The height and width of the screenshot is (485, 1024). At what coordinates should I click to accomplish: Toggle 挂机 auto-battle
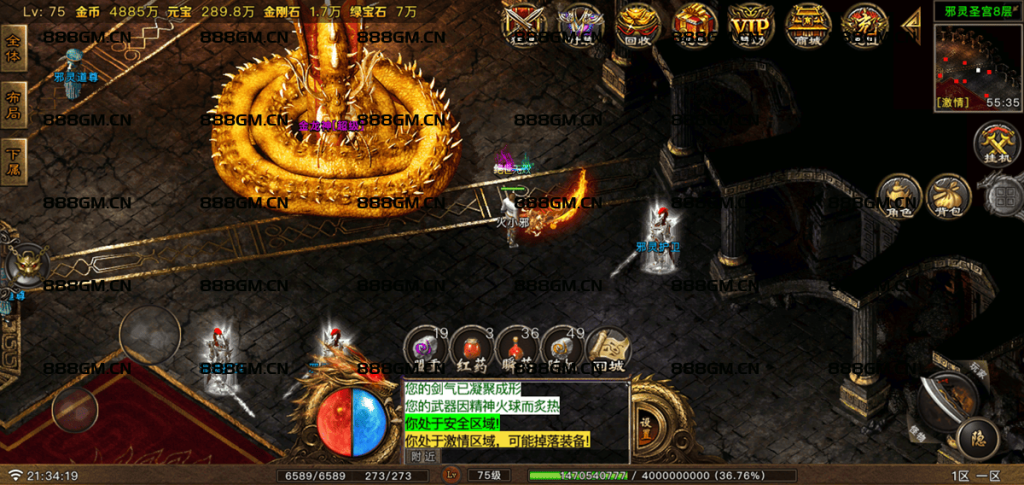tap(995, 143)
